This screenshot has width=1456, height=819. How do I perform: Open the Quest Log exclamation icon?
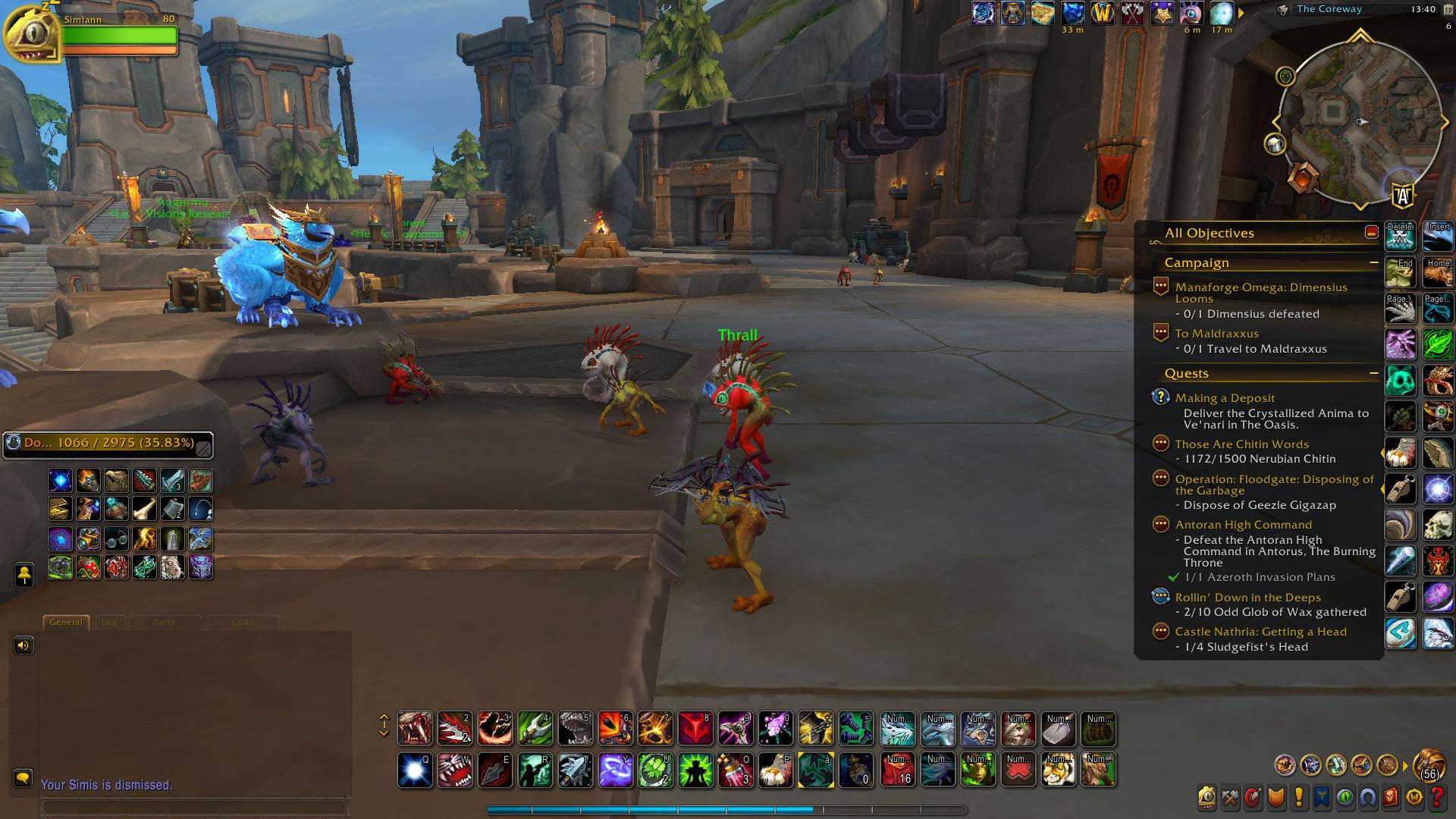tap(1299, 797)
